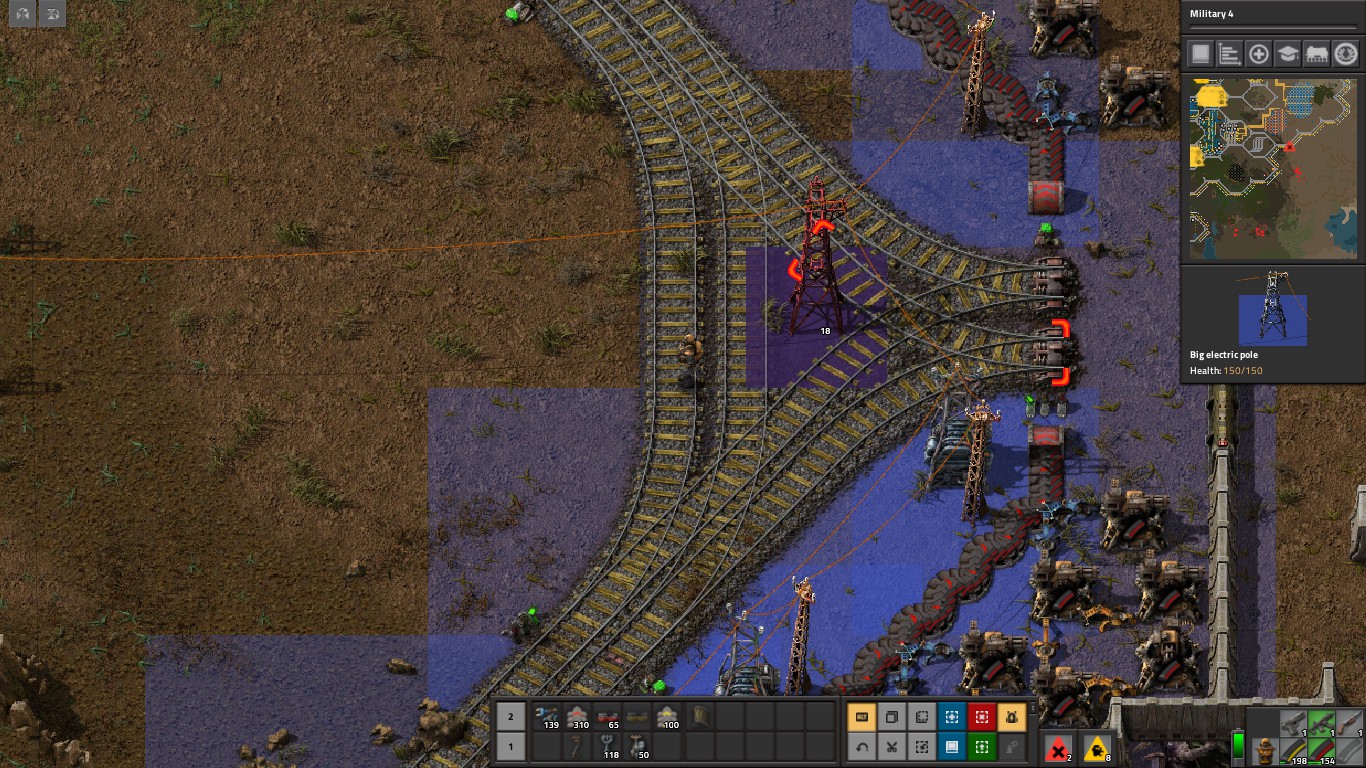Viewport: 1366px width, 768px height.
Task: Click the red cross alert icon
Action: pyautogui.click(x=1058, y=748)
